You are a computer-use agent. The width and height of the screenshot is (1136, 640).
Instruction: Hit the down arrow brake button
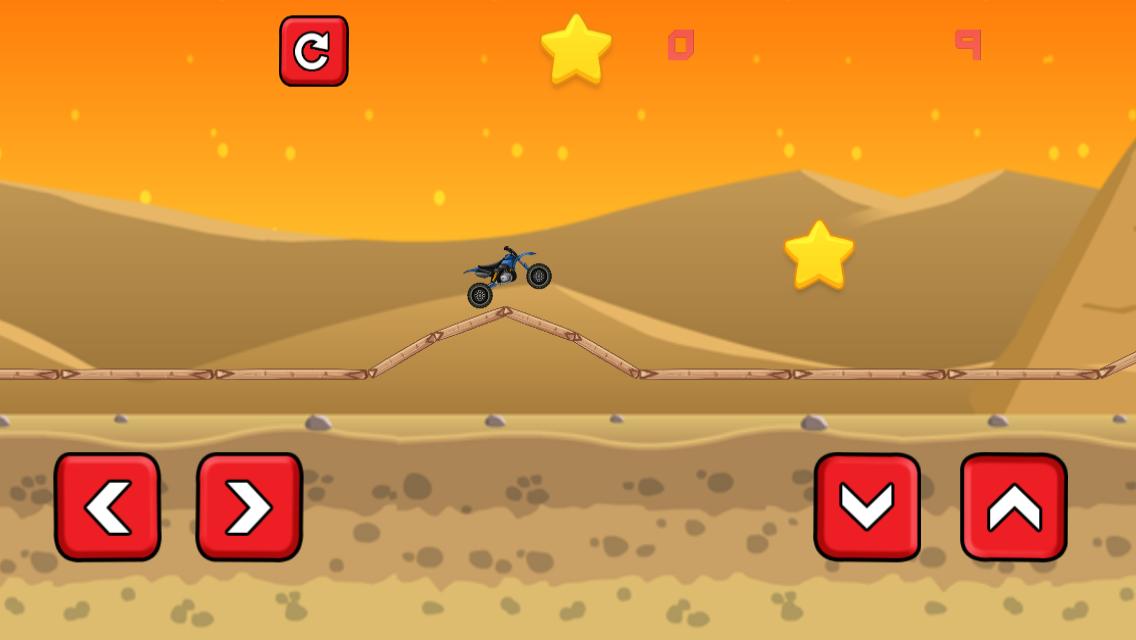867,506
